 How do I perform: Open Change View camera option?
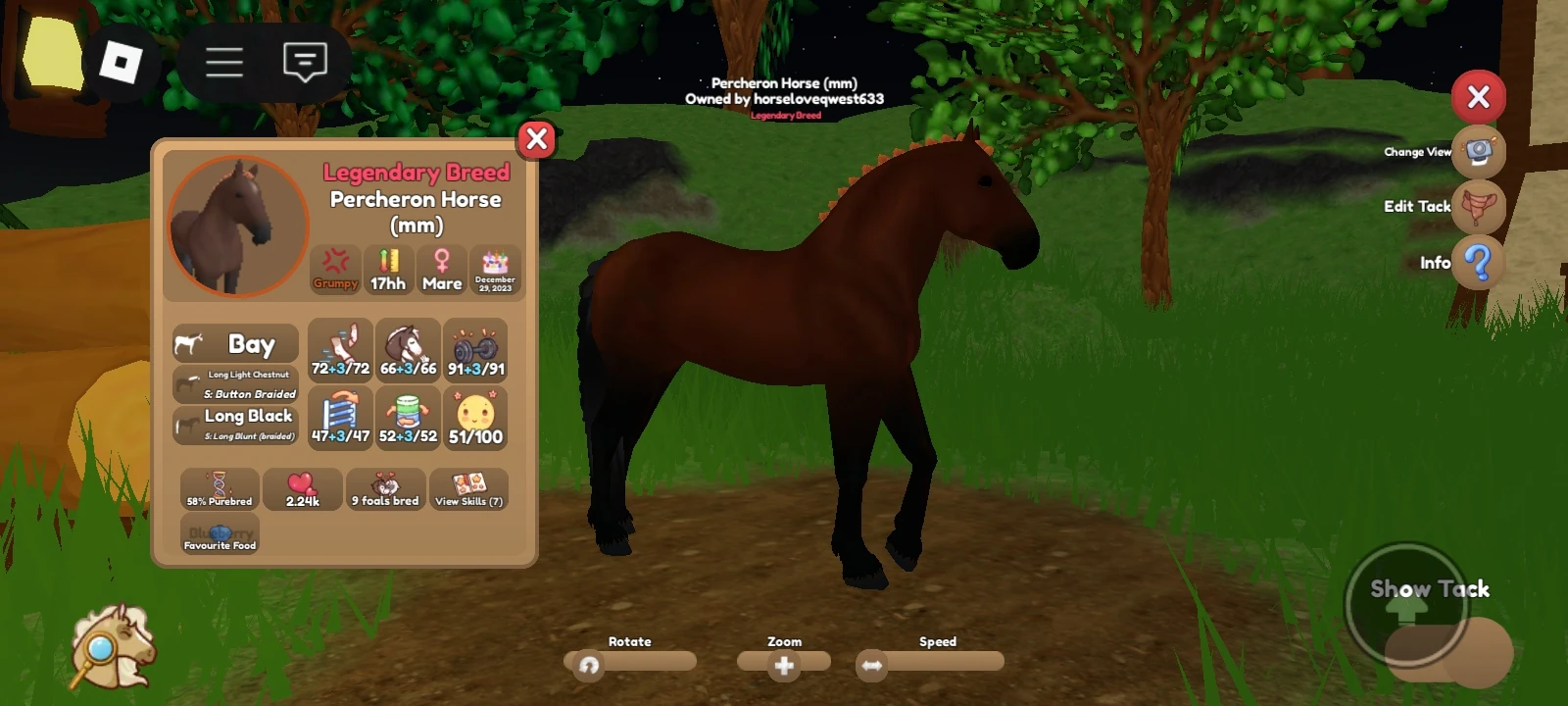tap(1479, 153)
